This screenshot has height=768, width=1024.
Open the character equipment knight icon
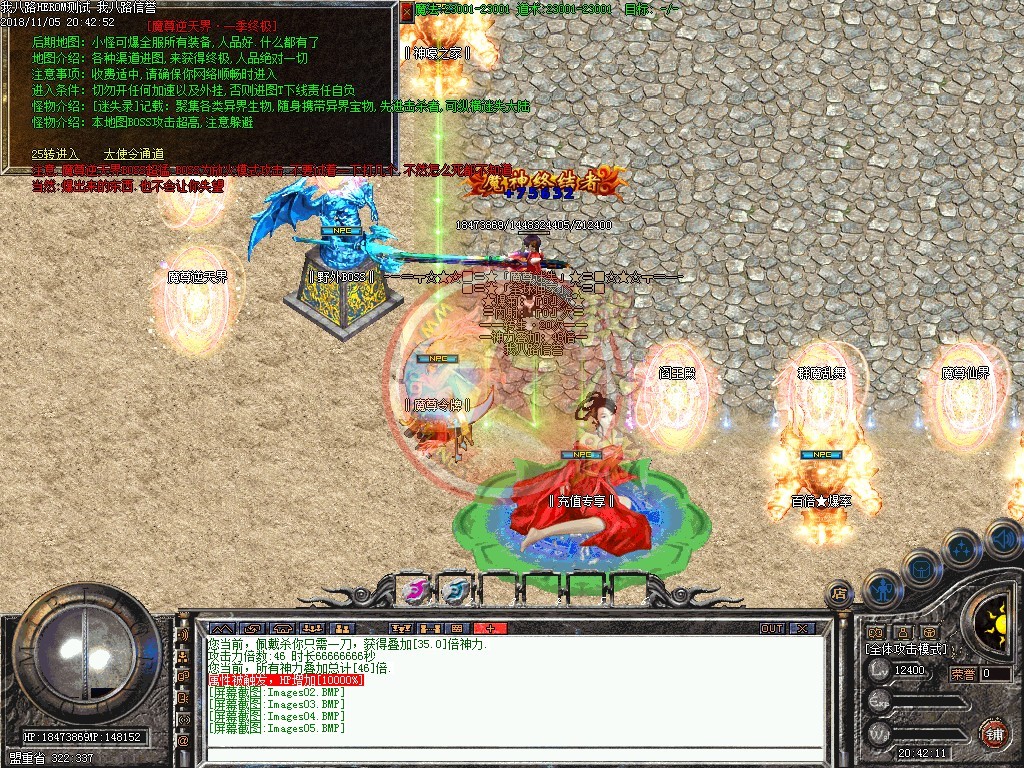(x=882, y=588)
